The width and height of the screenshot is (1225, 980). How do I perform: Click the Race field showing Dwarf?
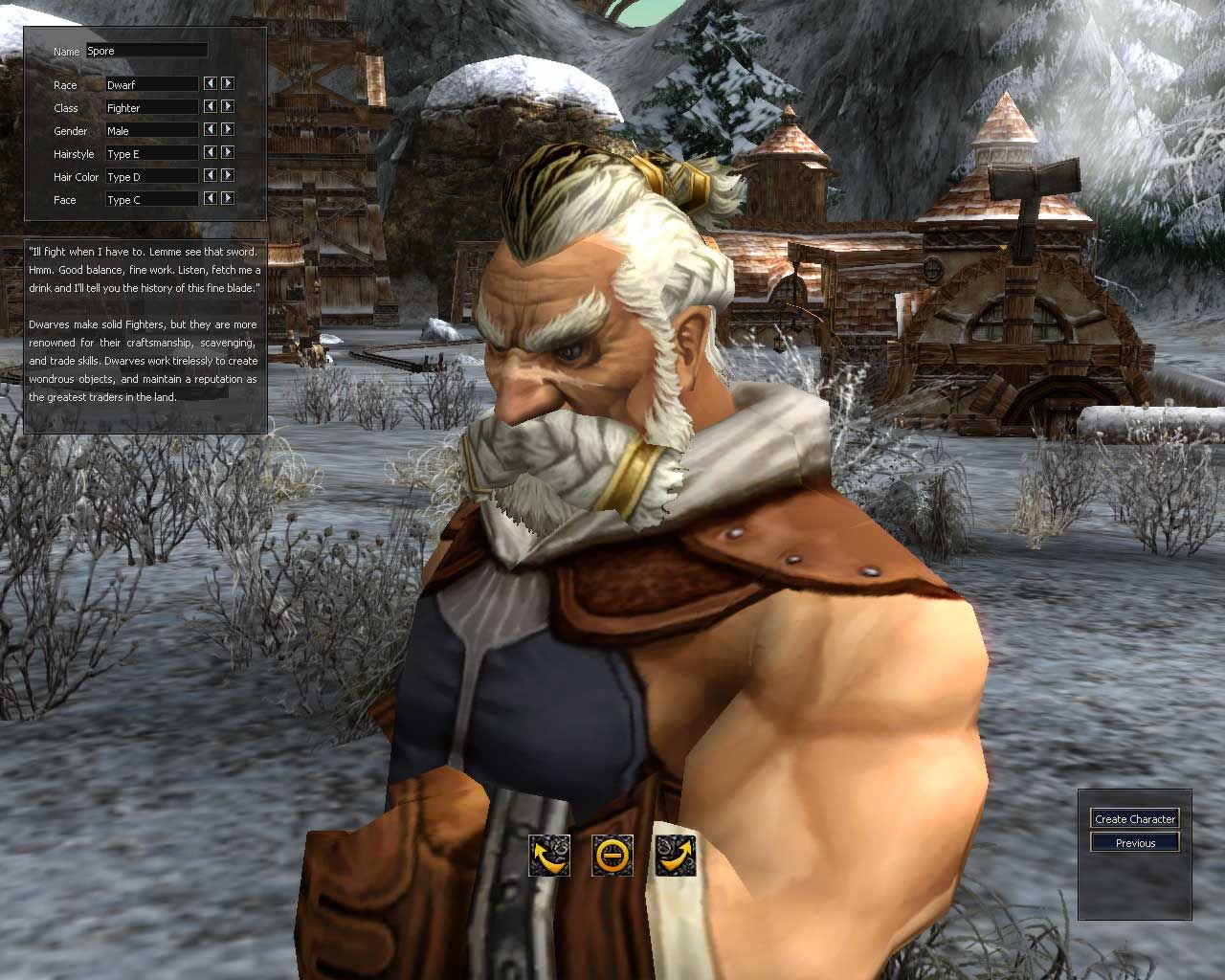[x=150, y=84]
